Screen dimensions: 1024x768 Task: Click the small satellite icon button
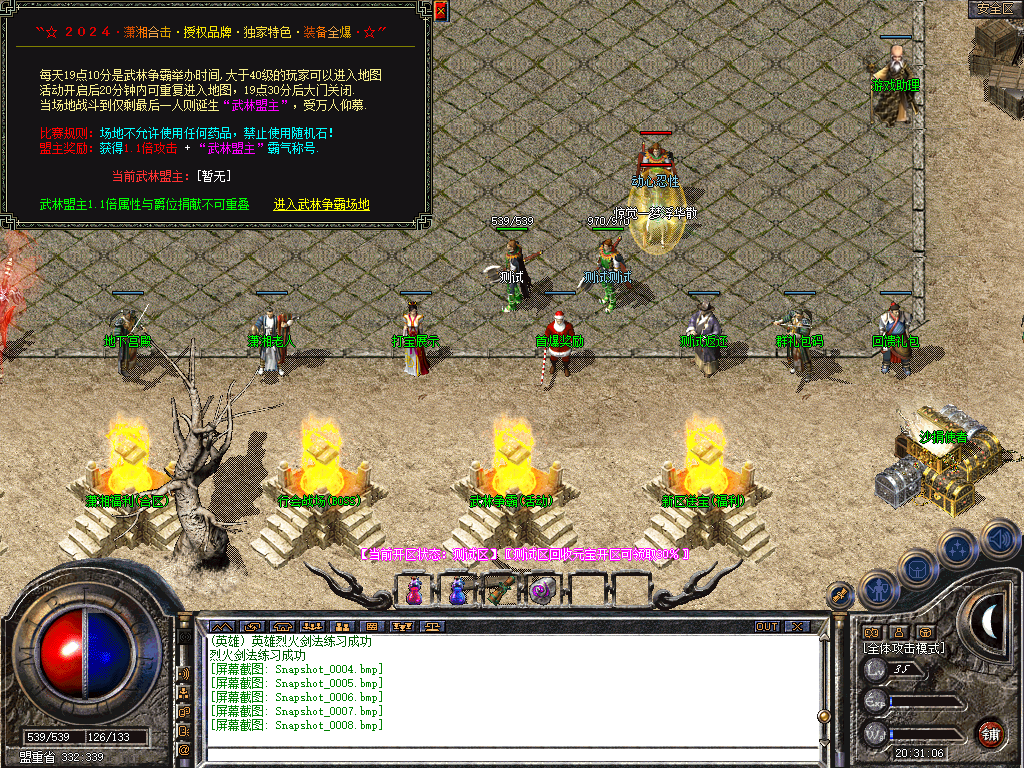(x=840, y=594)
